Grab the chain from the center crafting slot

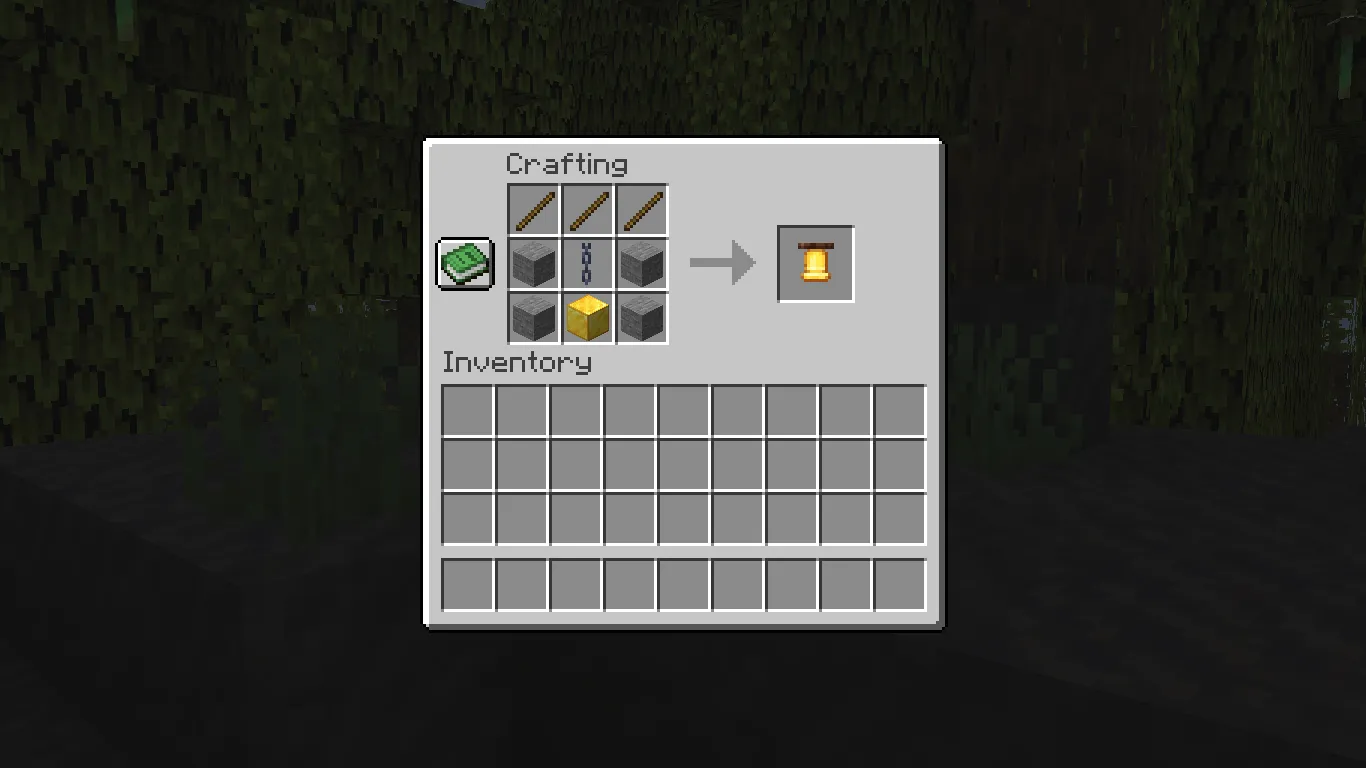click(x=588, y=263)
